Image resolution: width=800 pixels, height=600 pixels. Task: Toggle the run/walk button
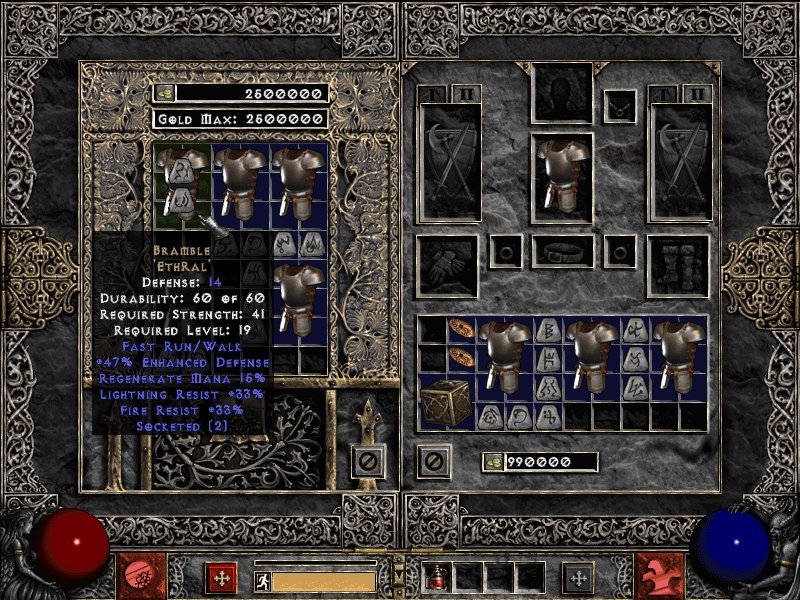(x=260, y=580)
